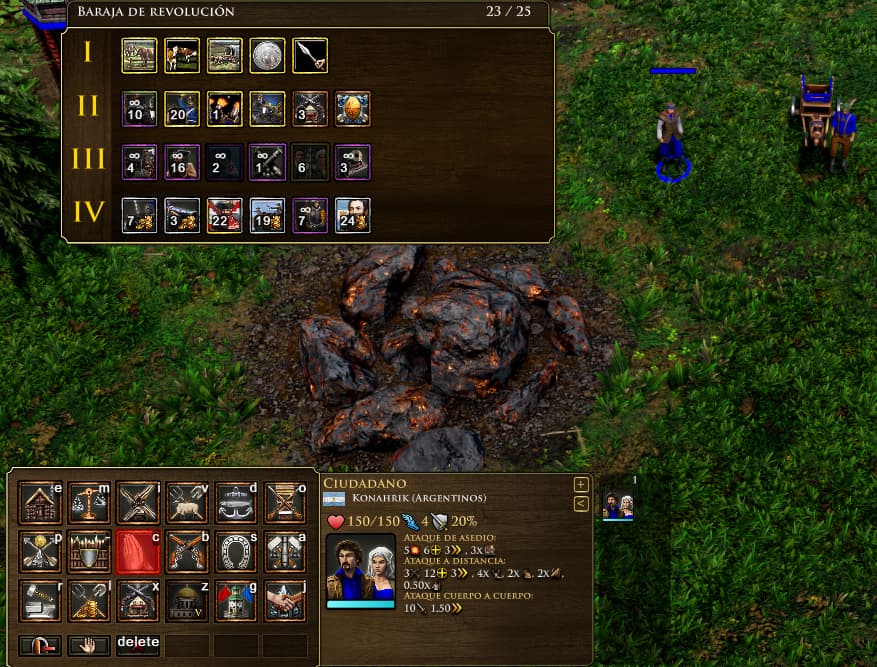Select the crossed pistols build icon
The width and height of the screenshot is (877, 667).
pyautogui.click(x=187, y=551)
